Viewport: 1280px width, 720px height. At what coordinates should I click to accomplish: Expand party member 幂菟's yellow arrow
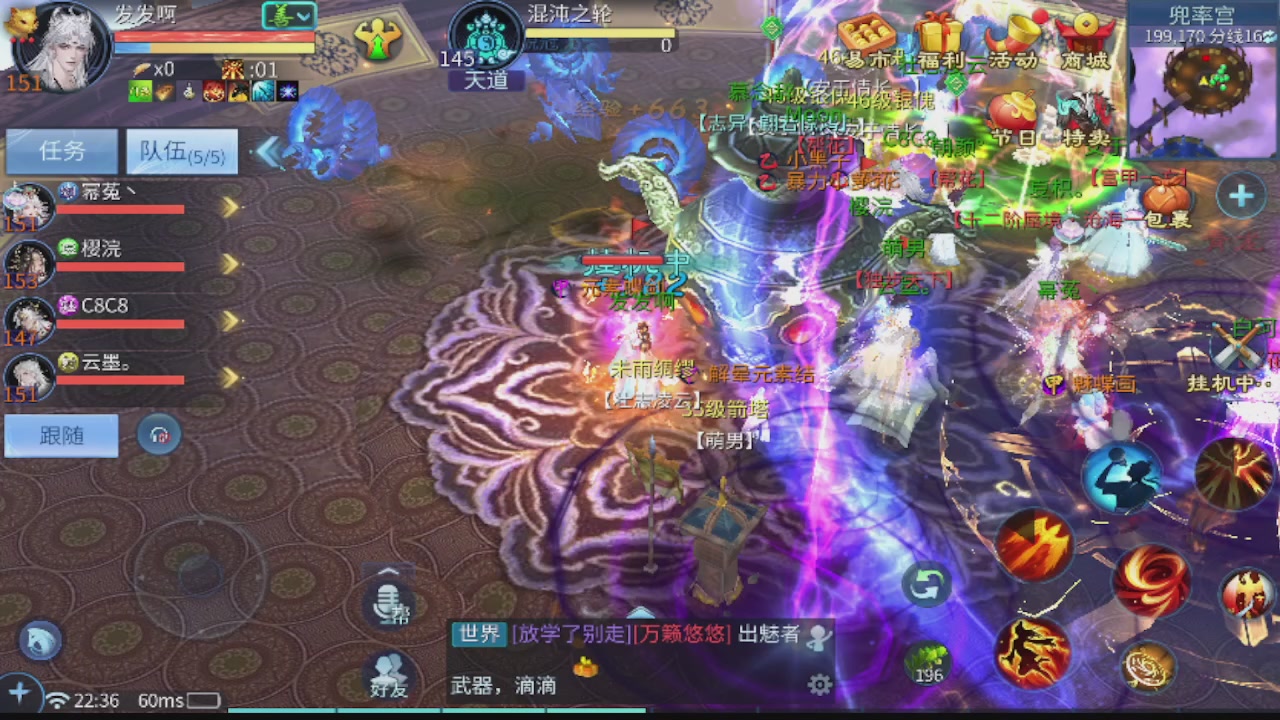point(230,209)
